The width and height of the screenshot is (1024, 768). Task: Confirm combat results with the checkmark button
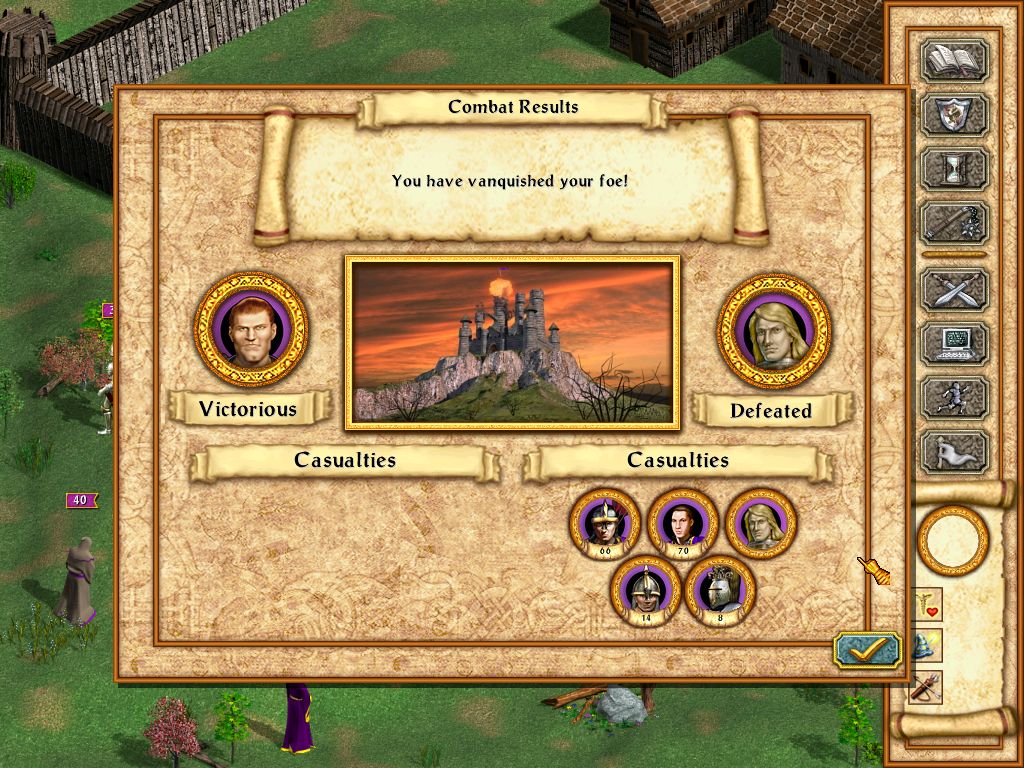pos(867,650)
